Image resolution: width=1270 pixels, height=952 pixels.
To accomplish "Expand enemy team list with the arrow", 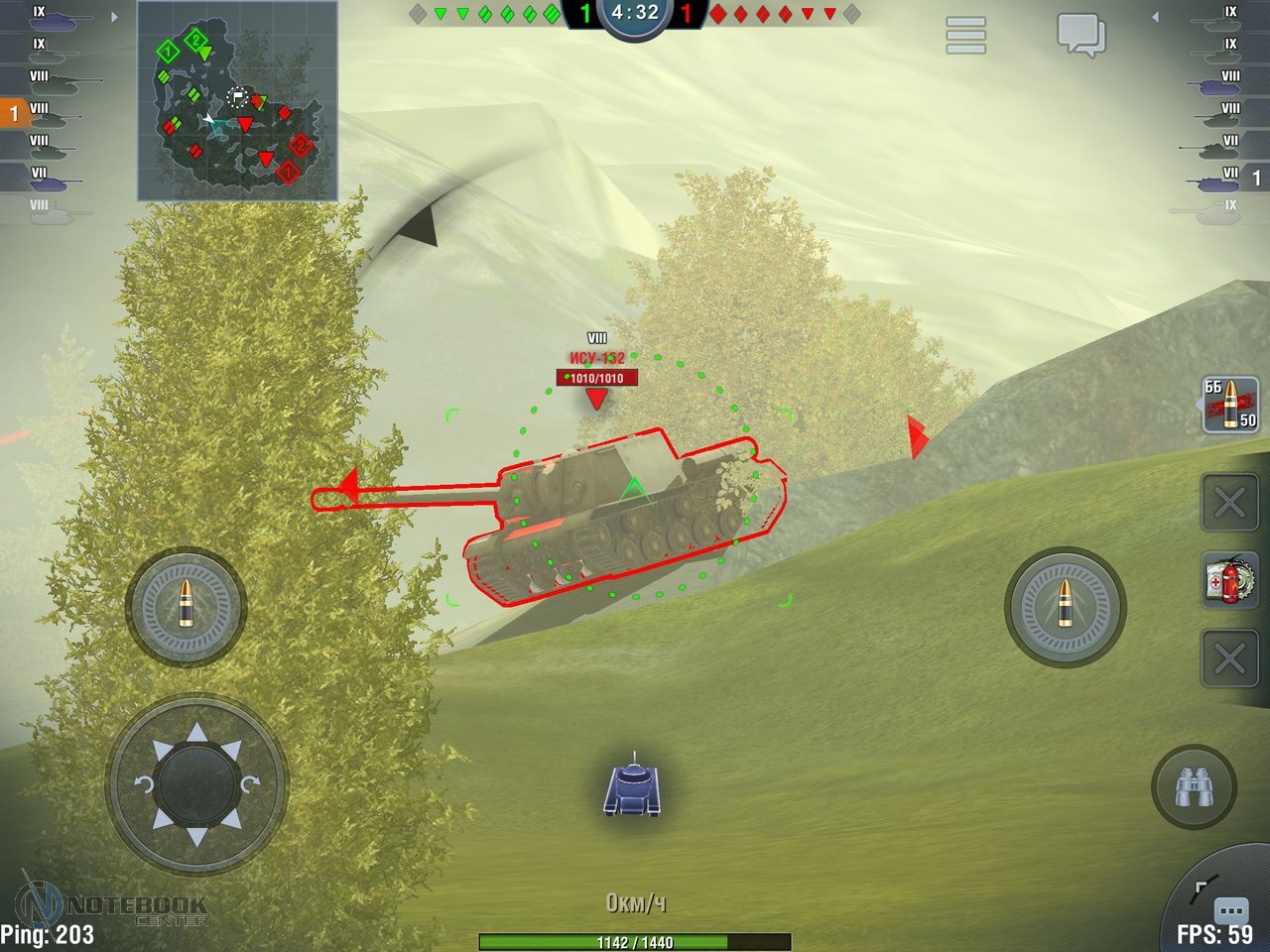I will tap(1155, 17).
